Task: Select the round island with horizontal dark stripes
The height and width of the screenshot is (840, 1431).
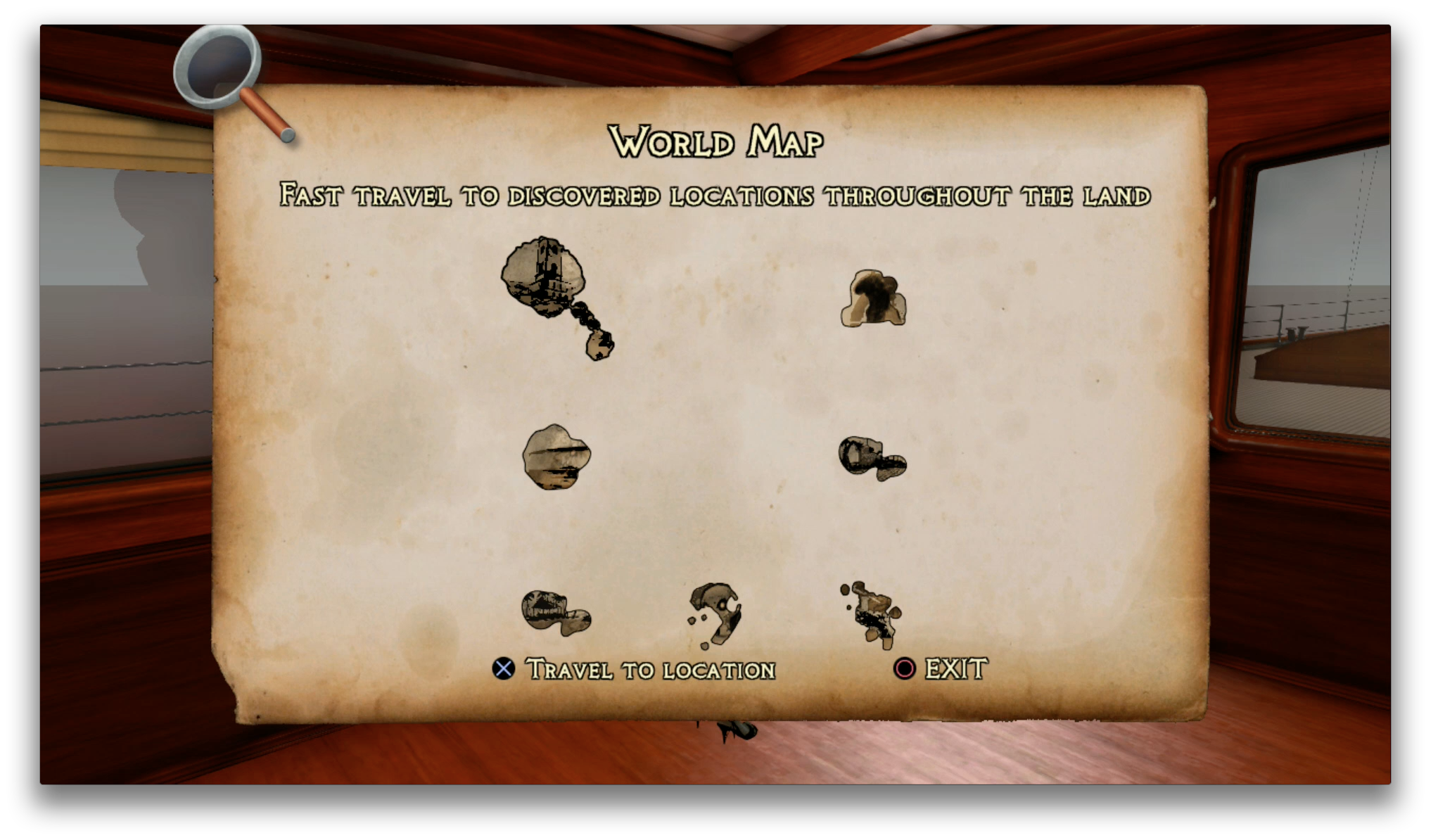Action: point(556,457)
